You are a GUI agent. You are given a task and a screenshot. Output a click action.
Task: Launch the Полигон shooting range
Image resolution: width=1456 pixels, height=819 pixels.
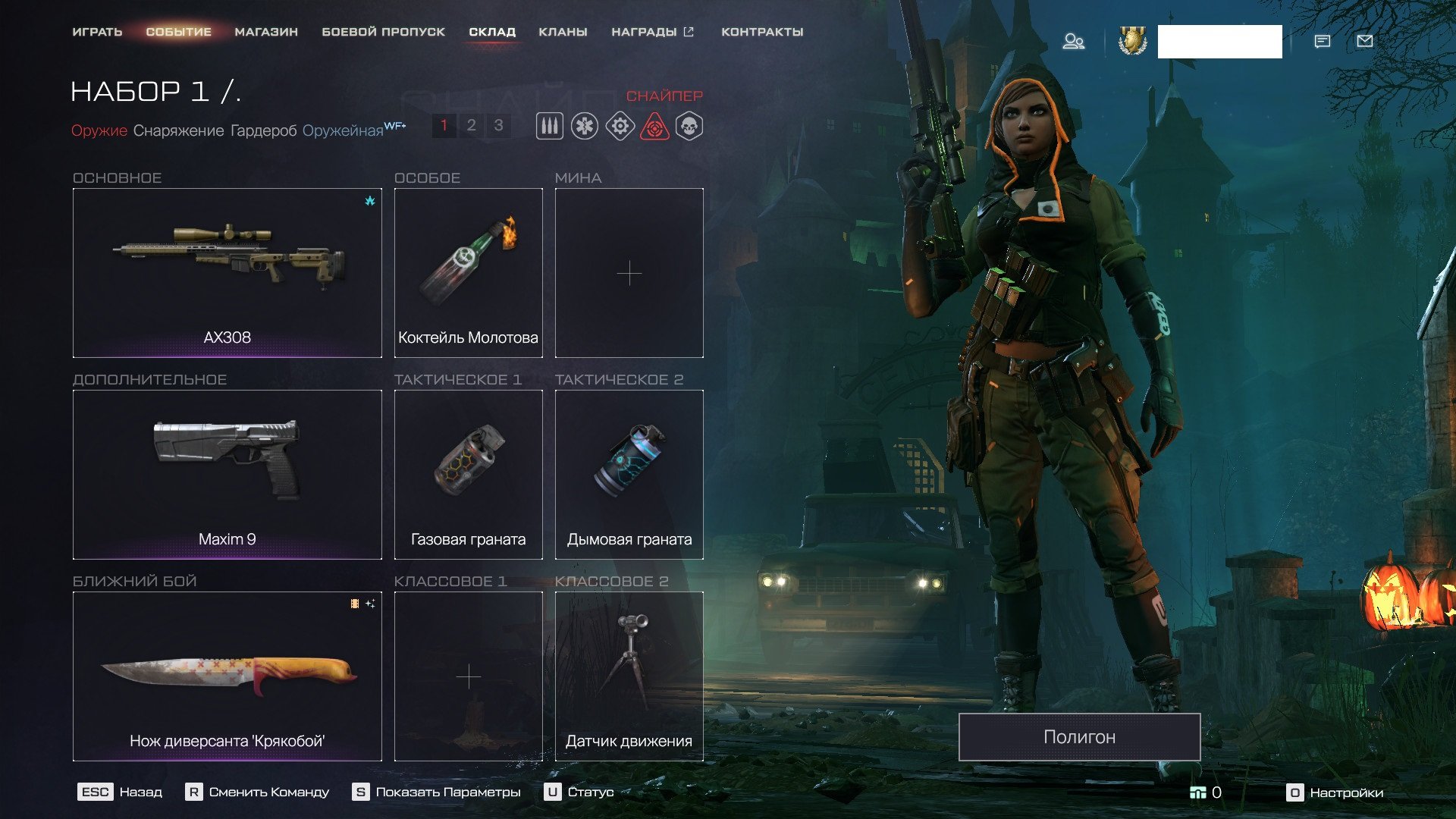(1079, 736)
